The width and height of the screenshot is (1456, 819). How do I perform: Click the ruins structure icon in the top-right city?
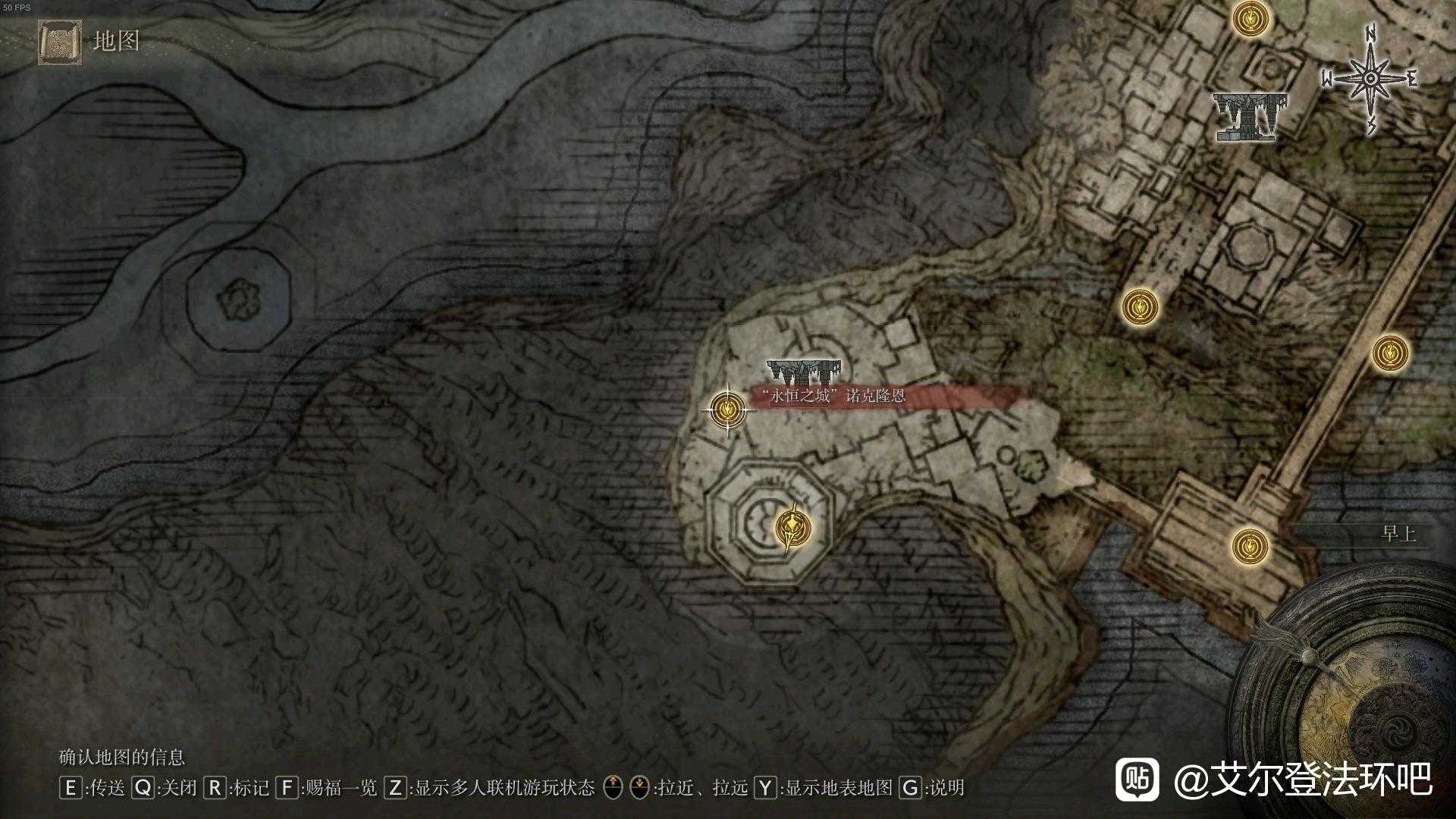click(1251, 115)
